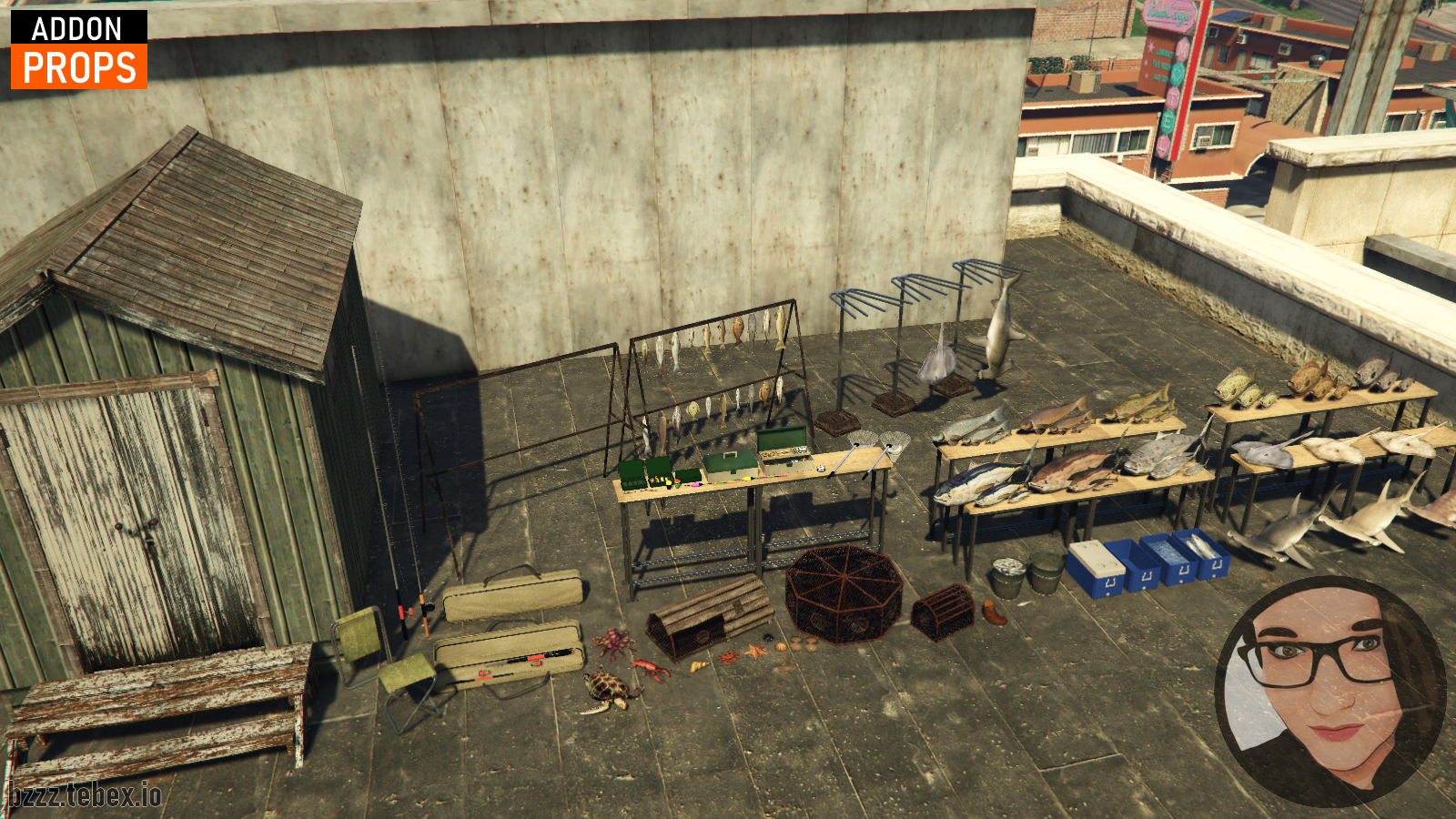Click the ADDON PROPS badge
The width and height of the screenshot is (1456, 819).
(x=79, y=50)
